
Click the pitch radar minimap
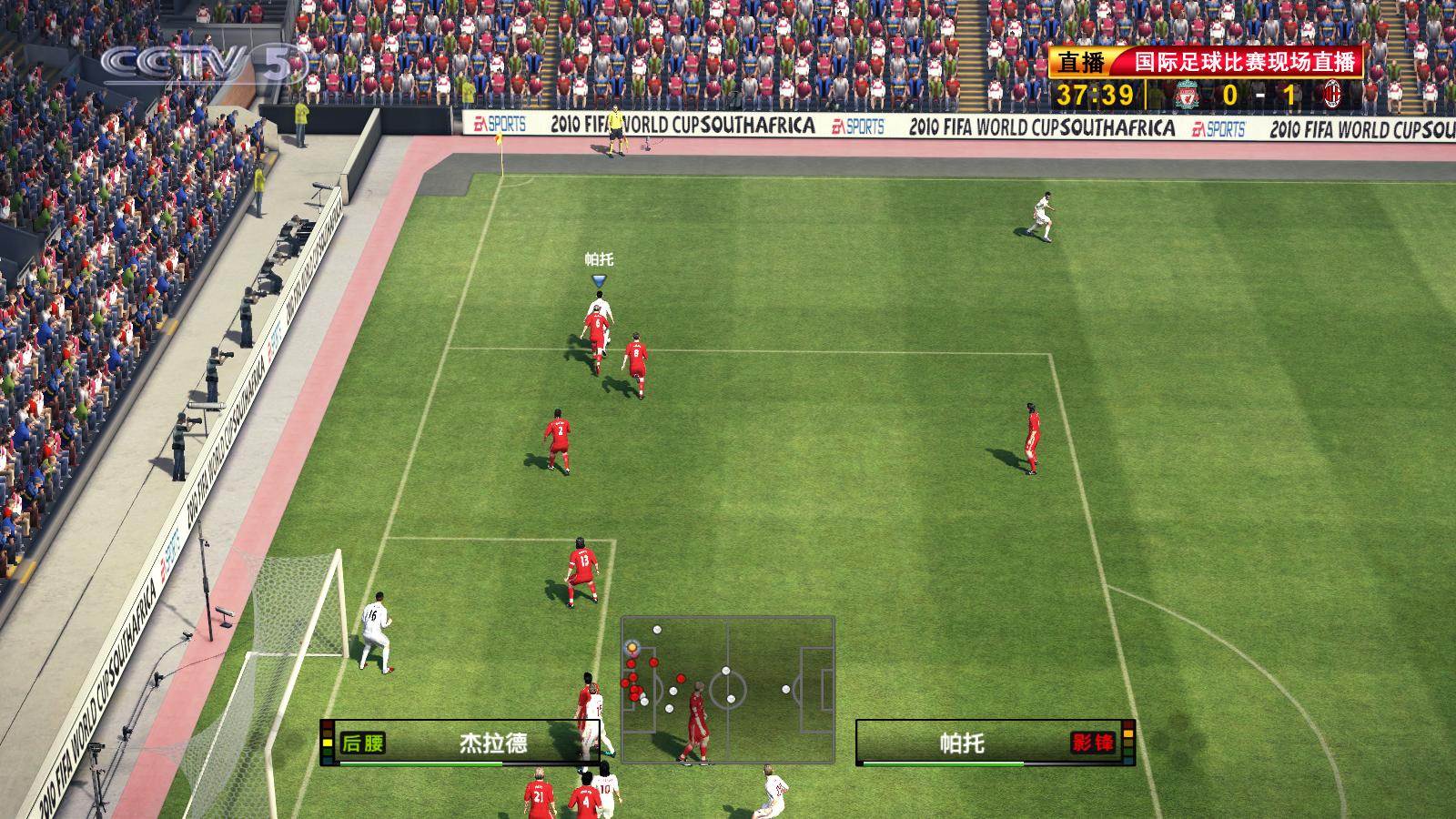tap(728, 689)
